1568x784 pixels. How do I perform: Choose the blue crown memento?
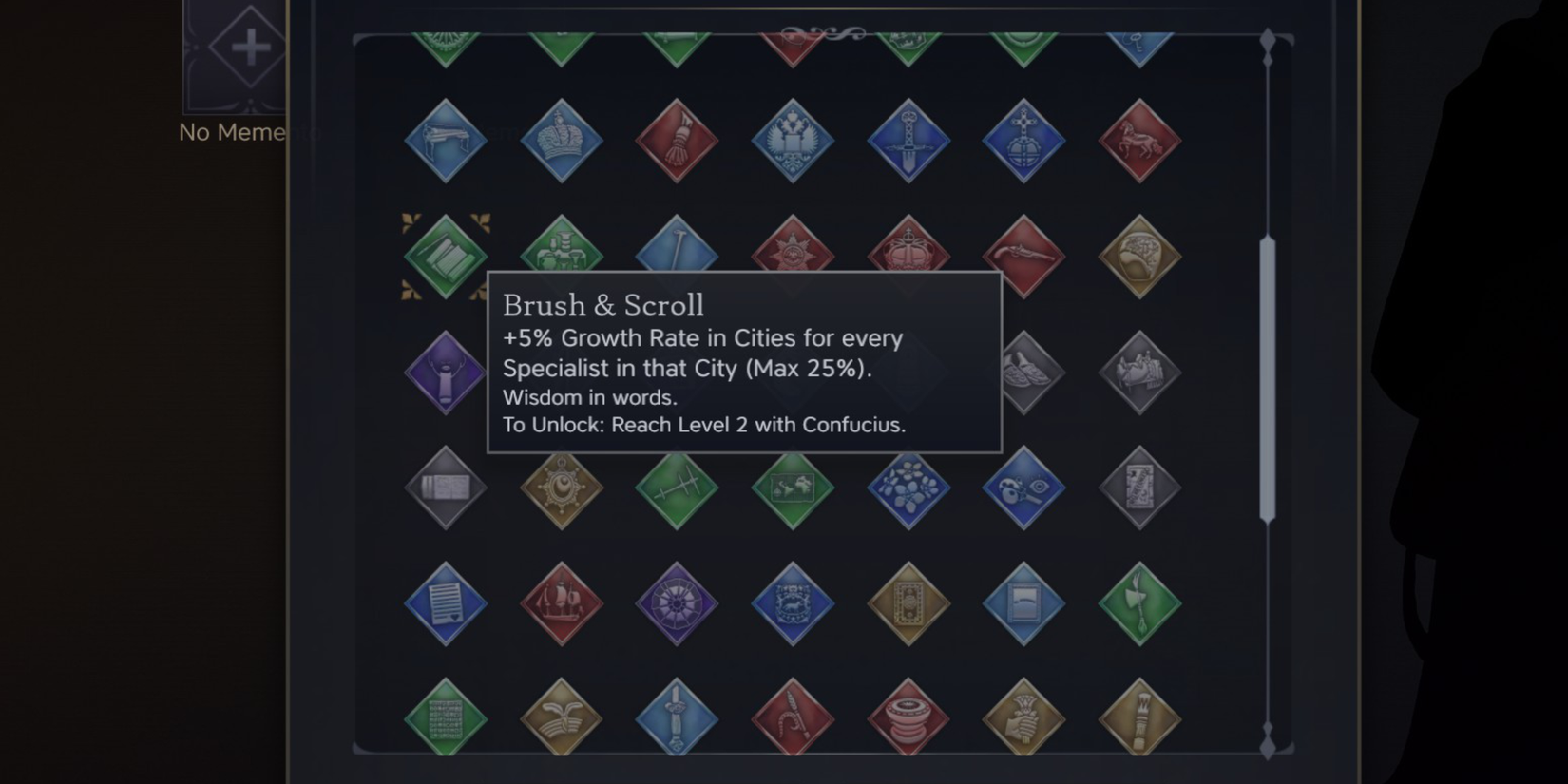561,141
